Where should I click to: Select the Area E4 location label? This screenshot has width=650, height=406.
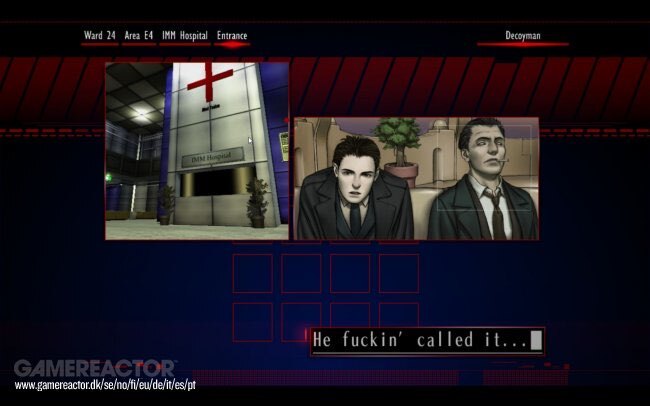point(139,36)
